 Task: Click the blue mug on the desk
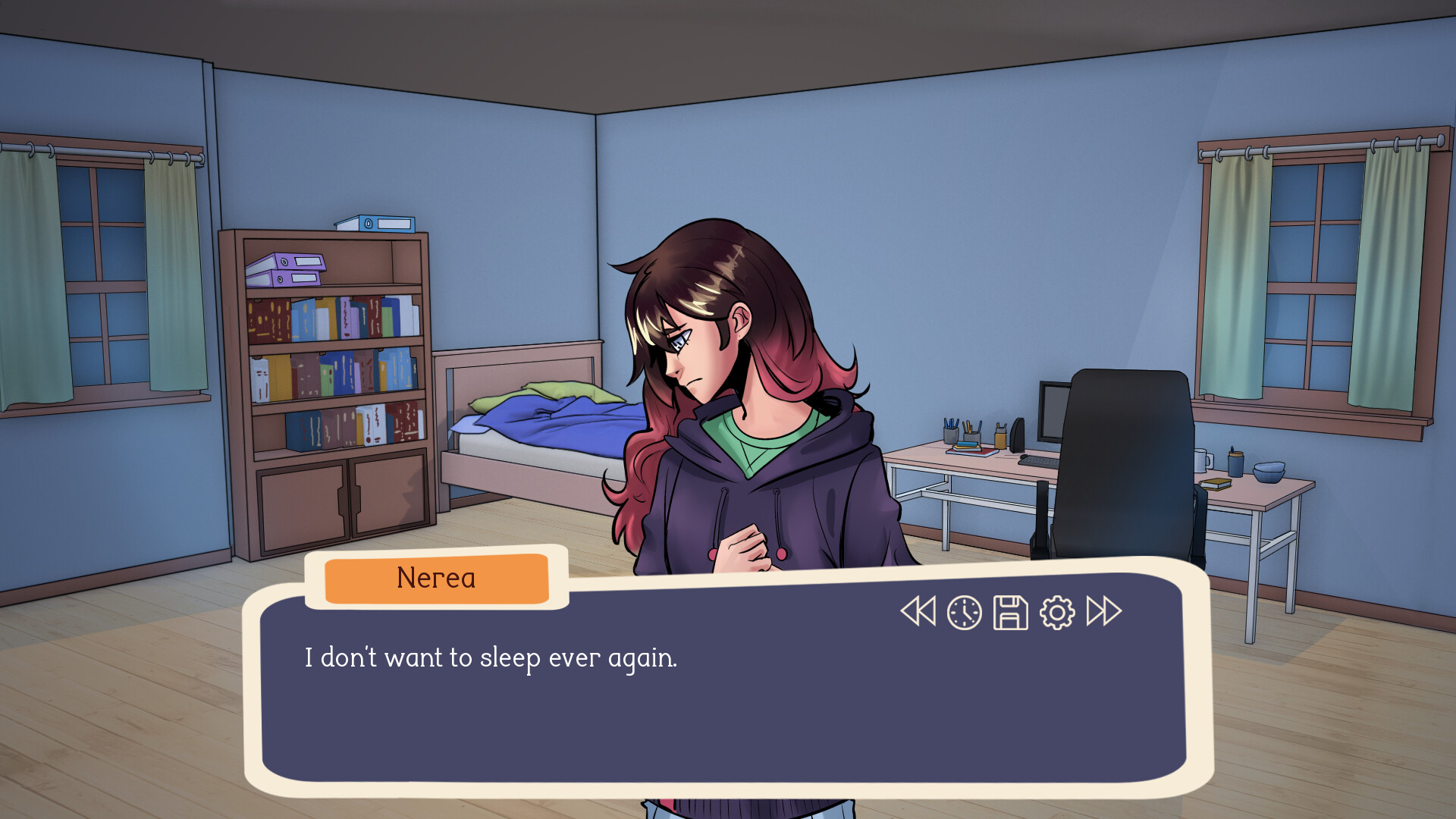click(x=1235, y=465)
